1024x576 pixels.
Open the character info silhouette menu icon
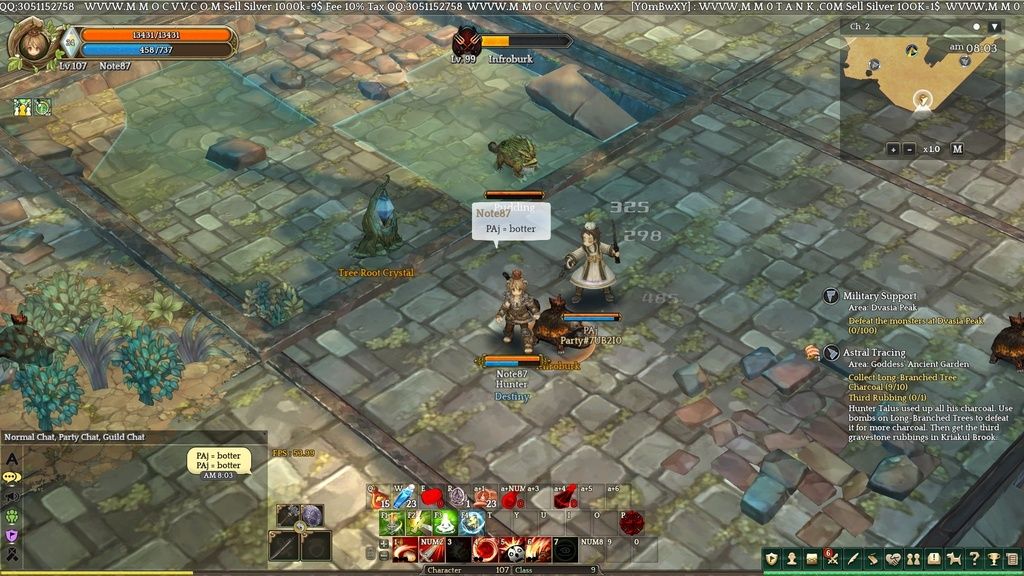[x=791, y=558]
